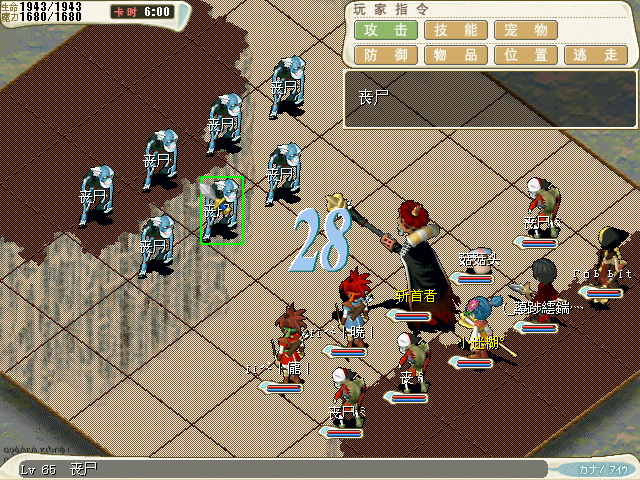This screenshot has height=480, width=640.
Task: Select the 攻击 (Attack) command
Action: coord(386,30)
